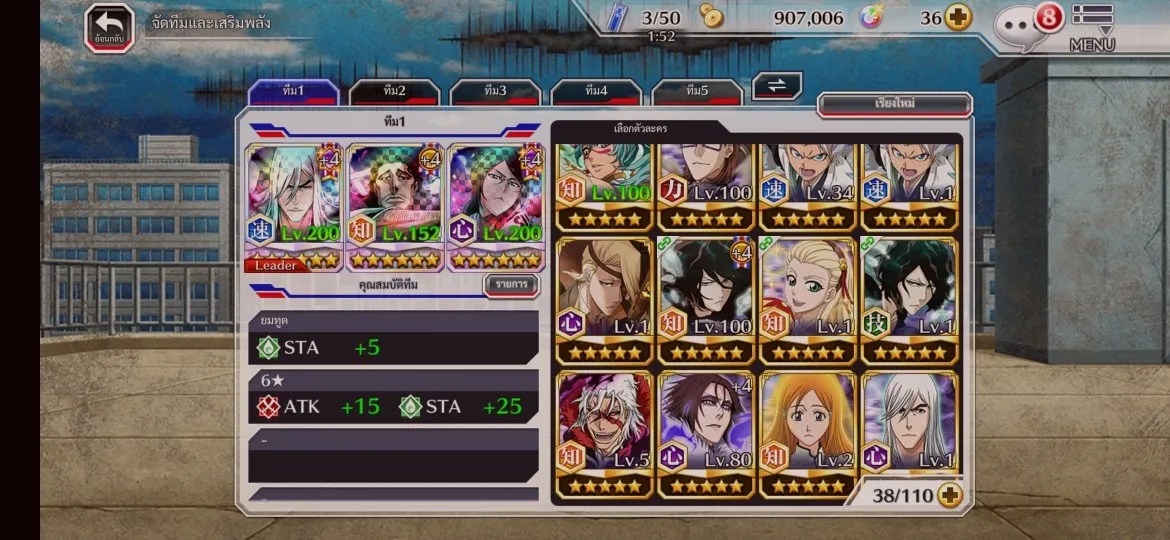Select the Leader character slot Lv.200
Image resolution: width=1170 pixels, height=540 pixels.
tap(294, 208)
